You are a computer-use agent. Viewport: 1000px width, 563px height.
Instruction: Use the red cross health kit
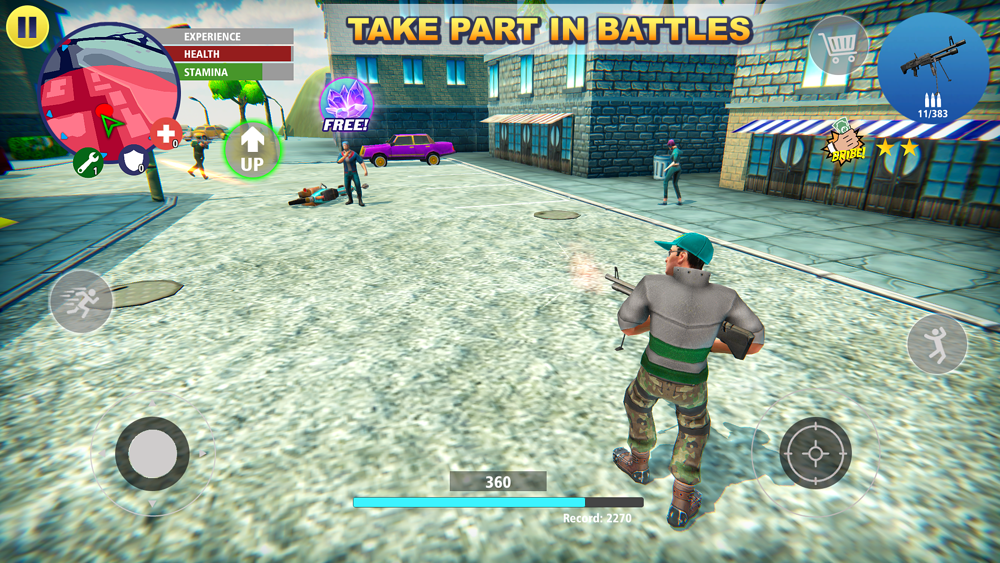pos(166,133)
